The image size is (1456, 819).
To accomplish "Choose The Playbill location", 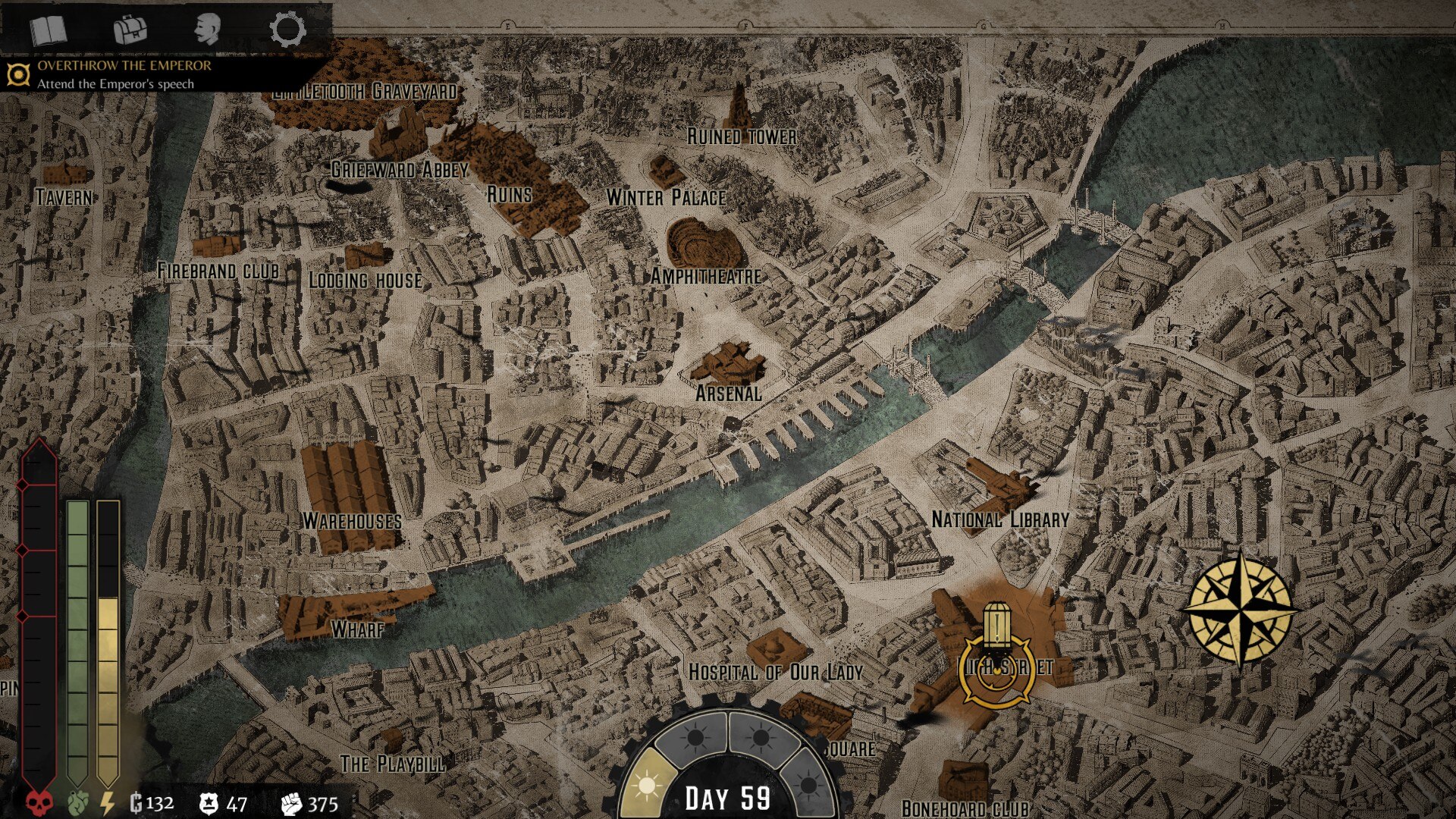I will pos(392,763).
